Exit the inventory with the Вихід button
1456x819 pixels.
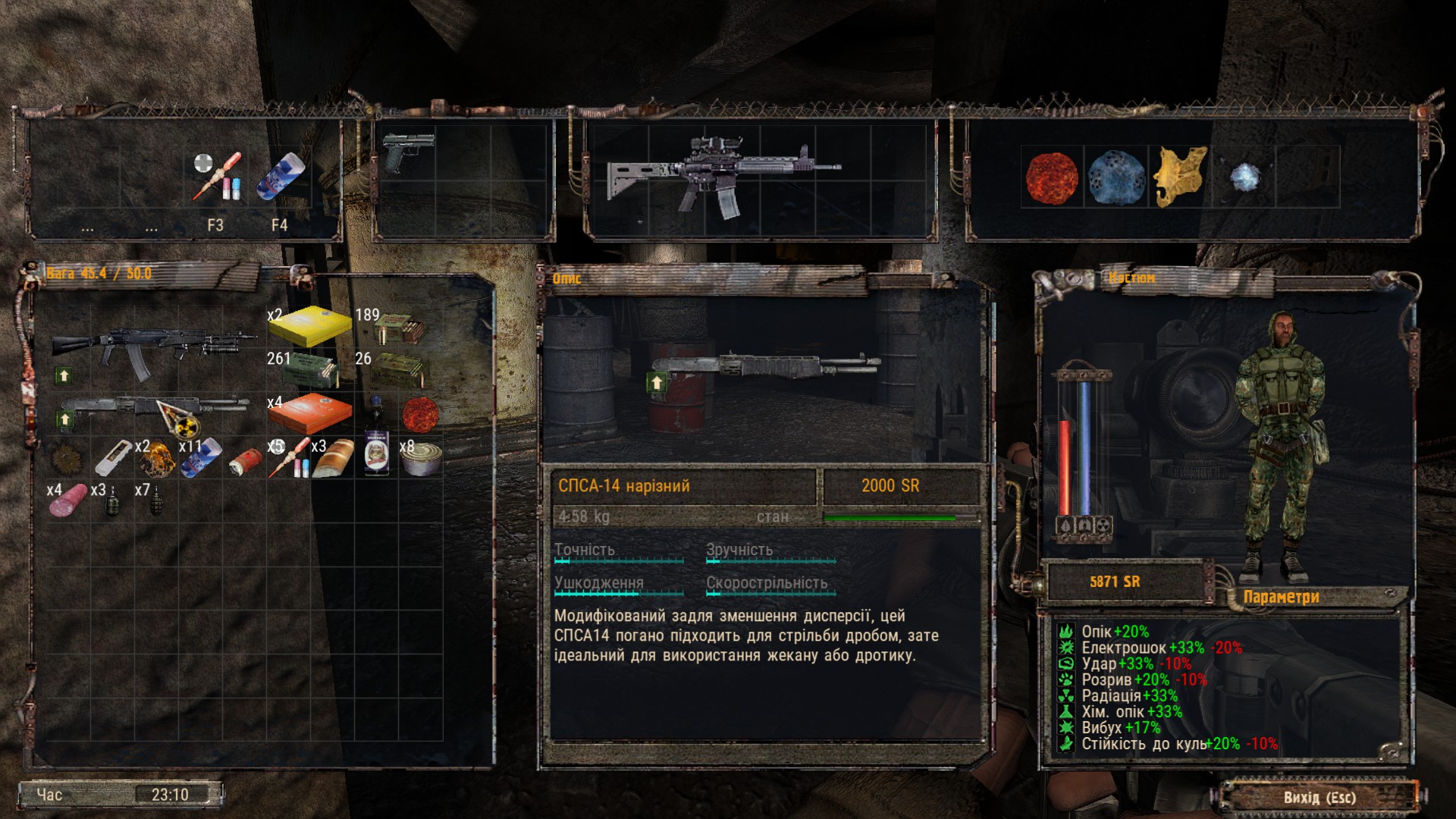1319,797
